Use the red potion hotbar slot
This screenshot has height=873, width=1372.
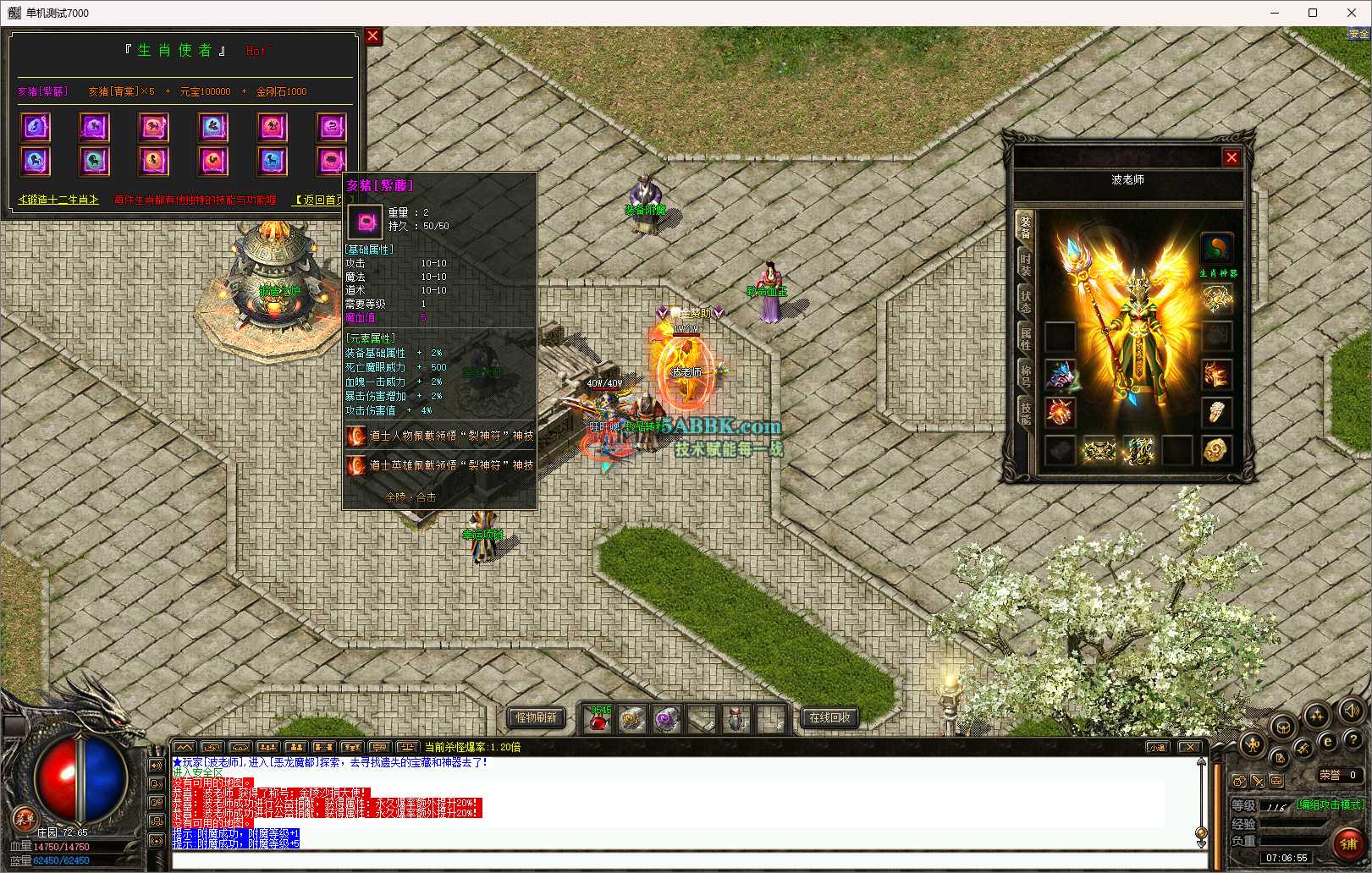coord(598,720)
